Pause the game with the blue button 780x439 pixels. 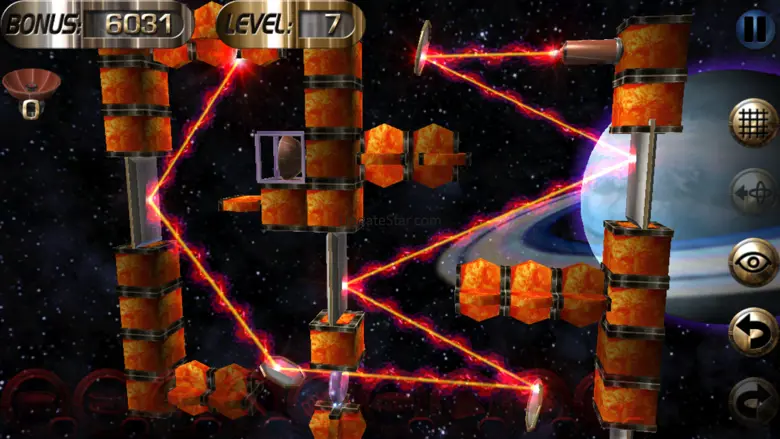pos(755,27)
